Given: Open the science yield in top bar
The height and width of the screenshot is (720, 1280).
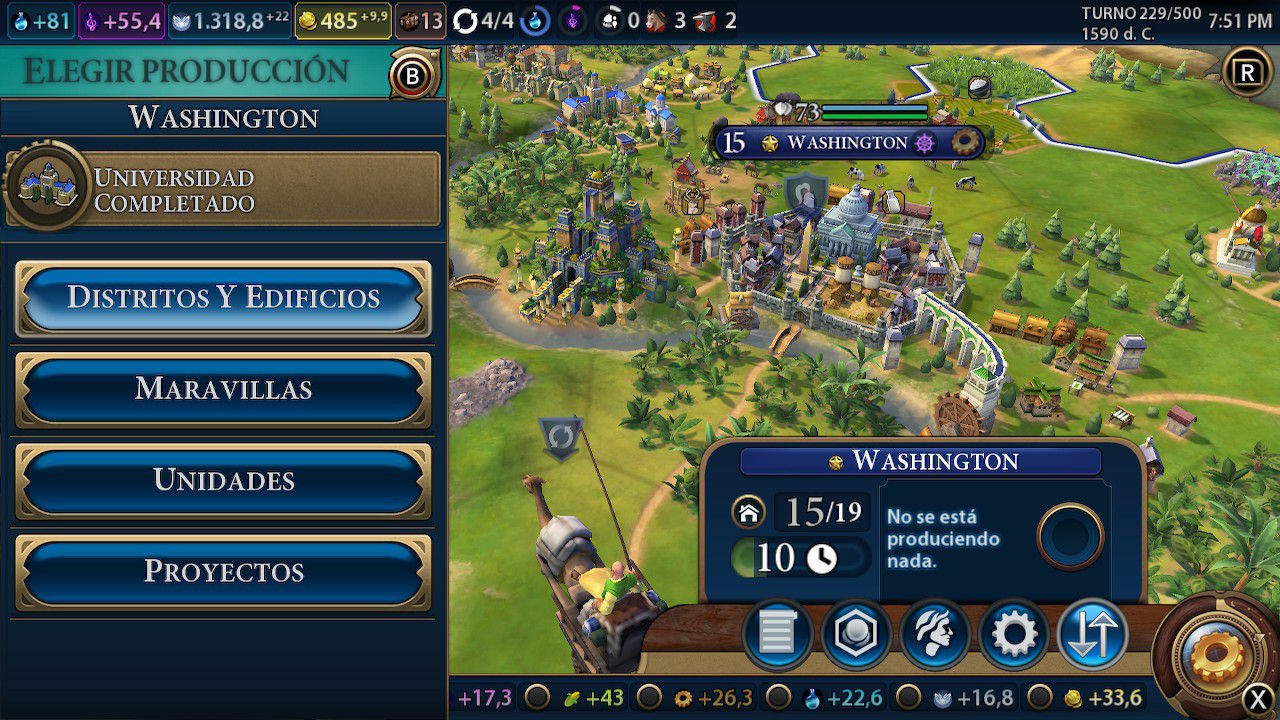Looking at the screenshot, I should coord(39,21).
